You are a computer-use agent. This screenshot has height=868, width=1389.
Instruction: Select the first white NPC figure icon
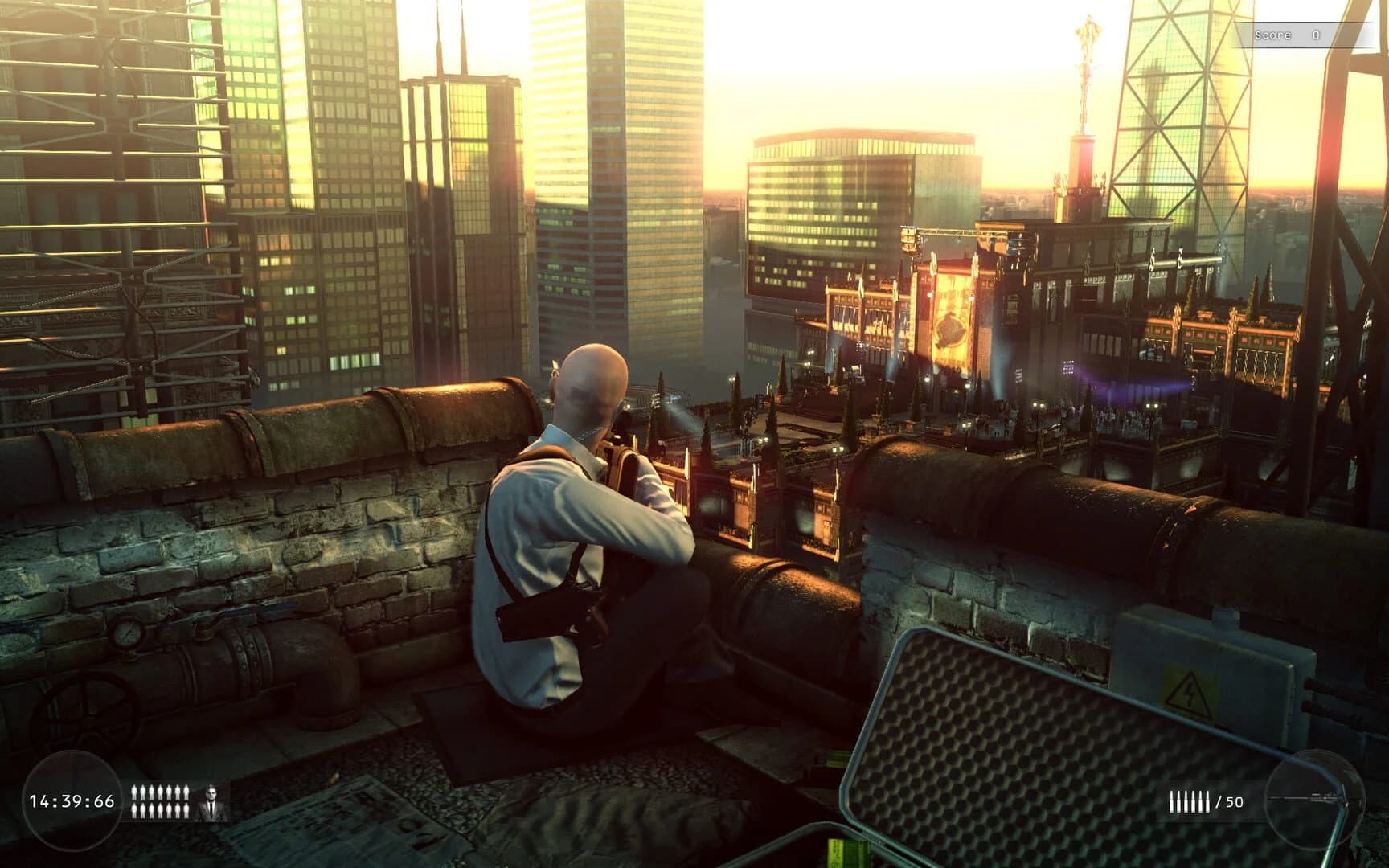point(134,792)
